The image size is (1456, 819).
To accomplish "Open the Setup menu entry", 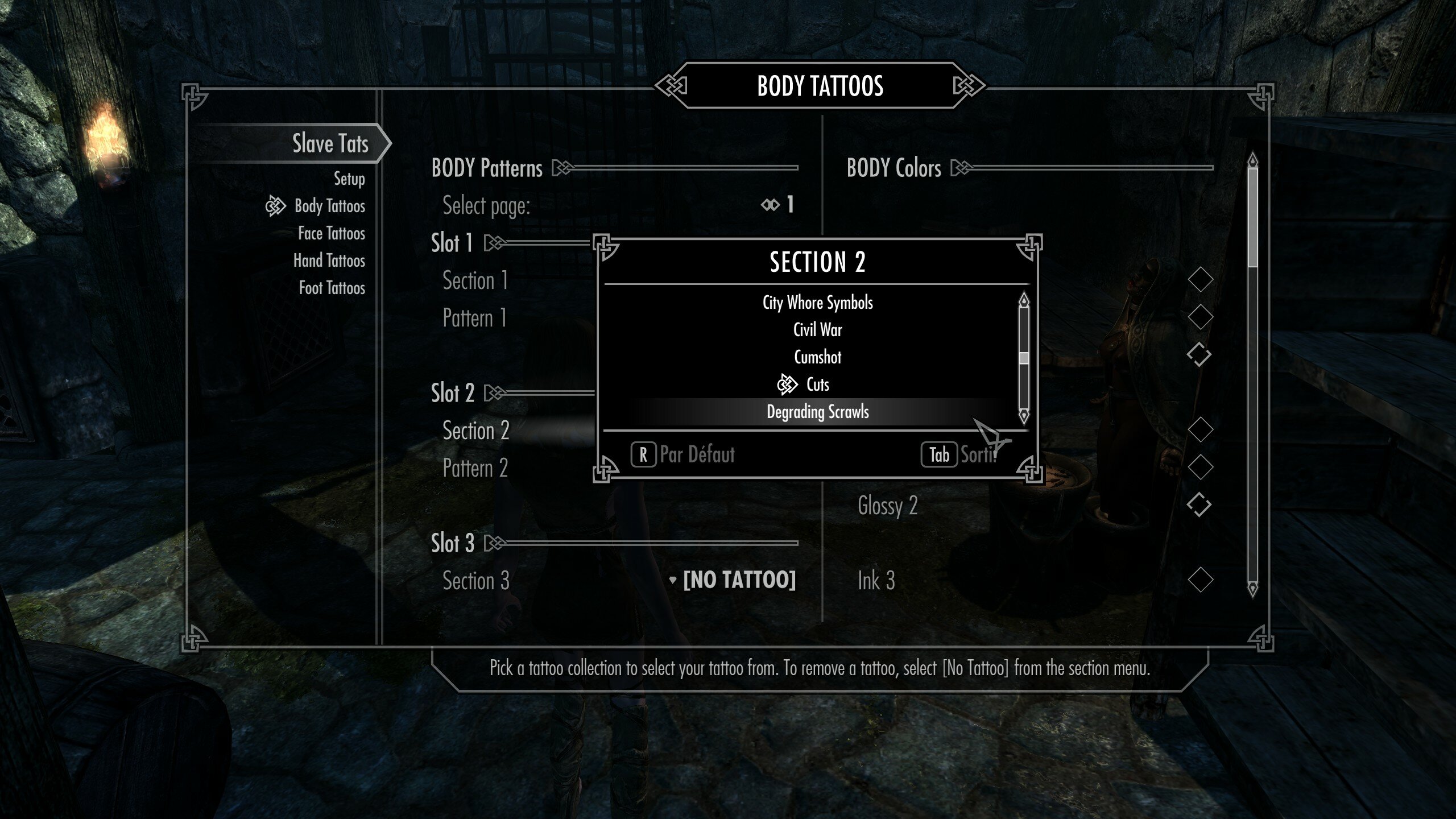I will 349,179.
